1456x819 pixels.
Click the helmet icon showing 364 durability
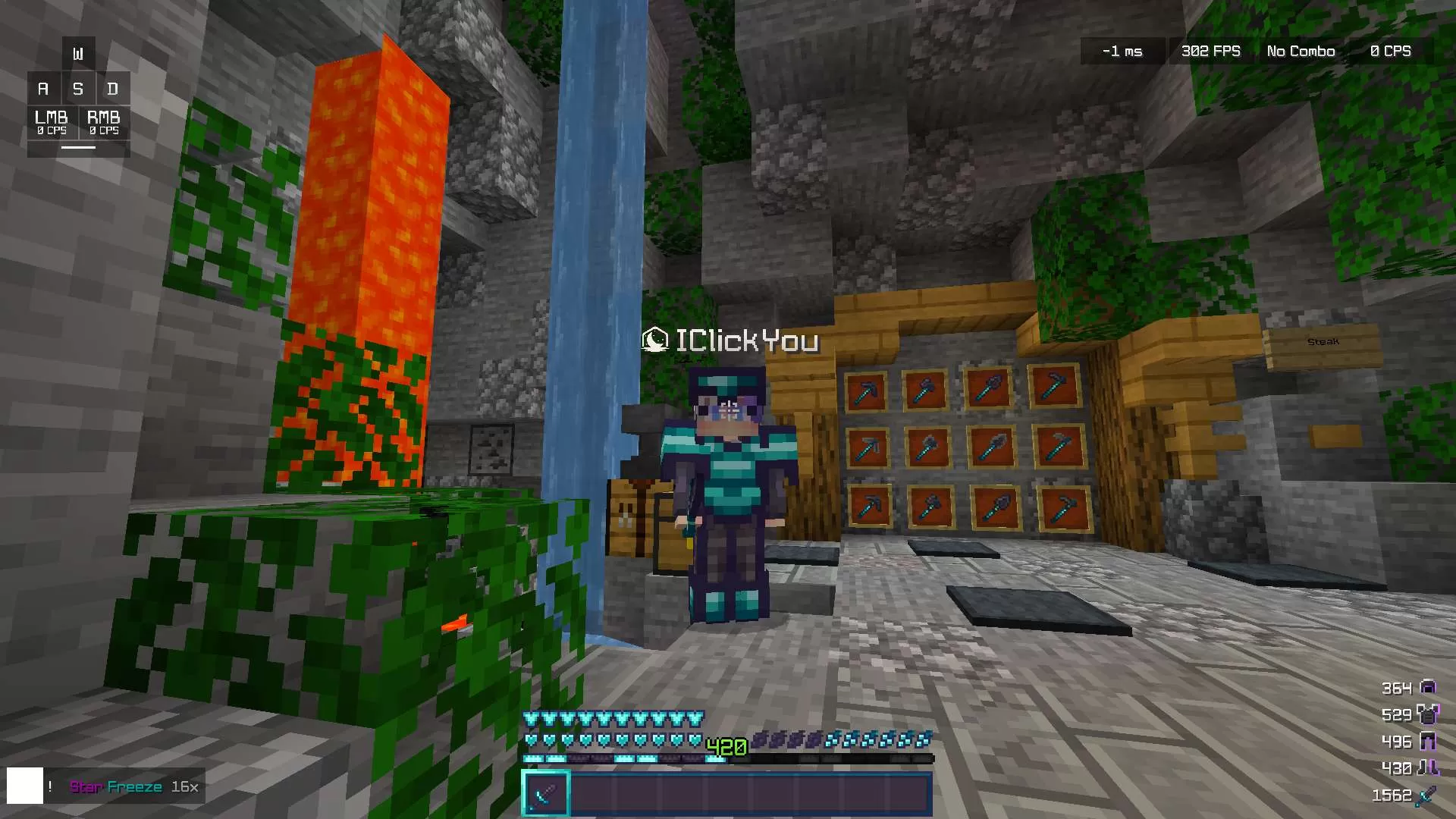tap(1429, 688)
